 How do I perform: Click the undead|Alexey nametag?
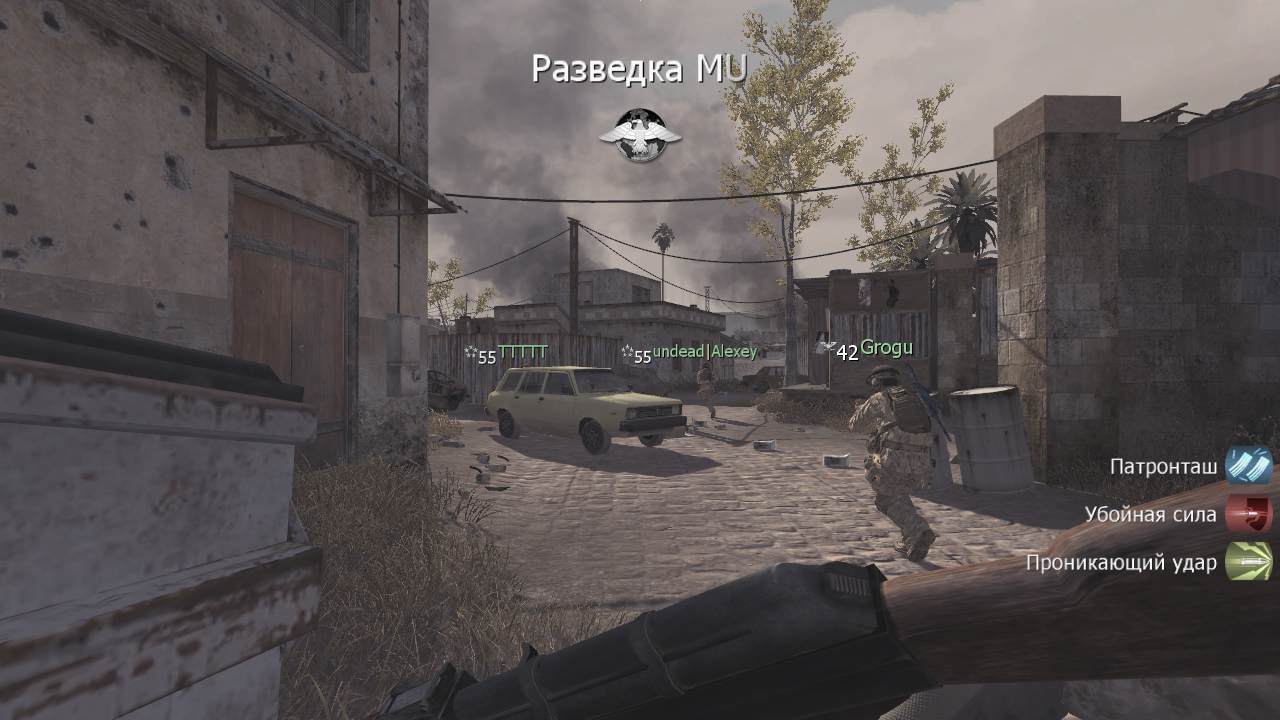point(704,351)
